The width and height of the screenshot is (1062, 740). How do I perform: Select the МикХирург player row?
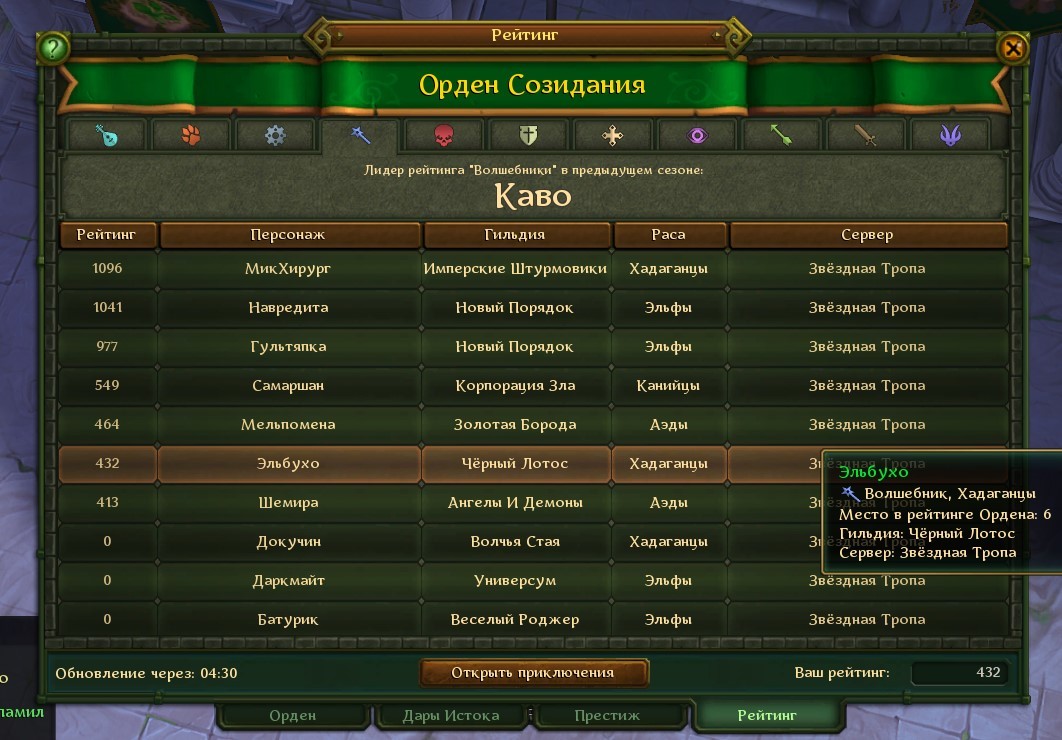pyautogui.click(x=287, y=269)
